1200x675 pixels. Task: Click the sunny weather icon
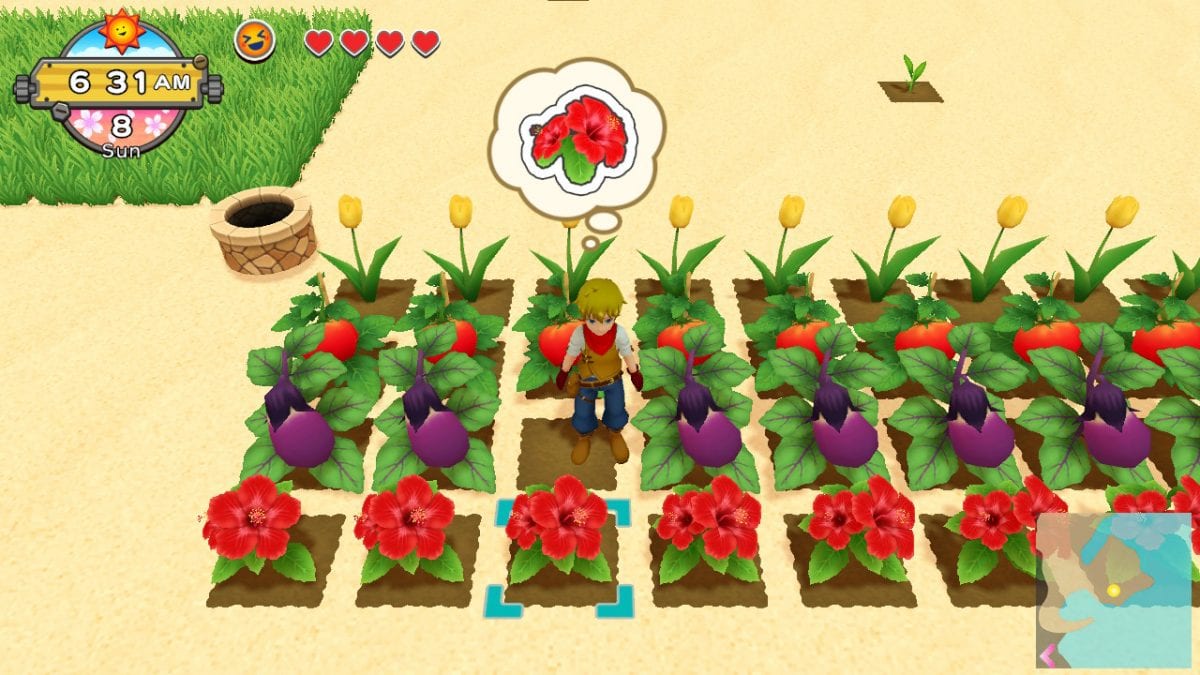click(121, 31)
